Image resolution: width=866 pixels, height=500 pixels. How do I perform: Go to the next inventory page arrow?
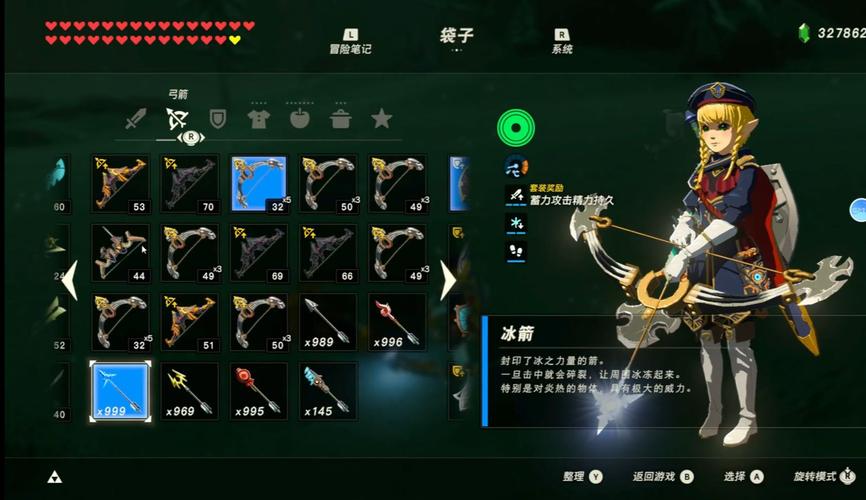tap(447, 280)
